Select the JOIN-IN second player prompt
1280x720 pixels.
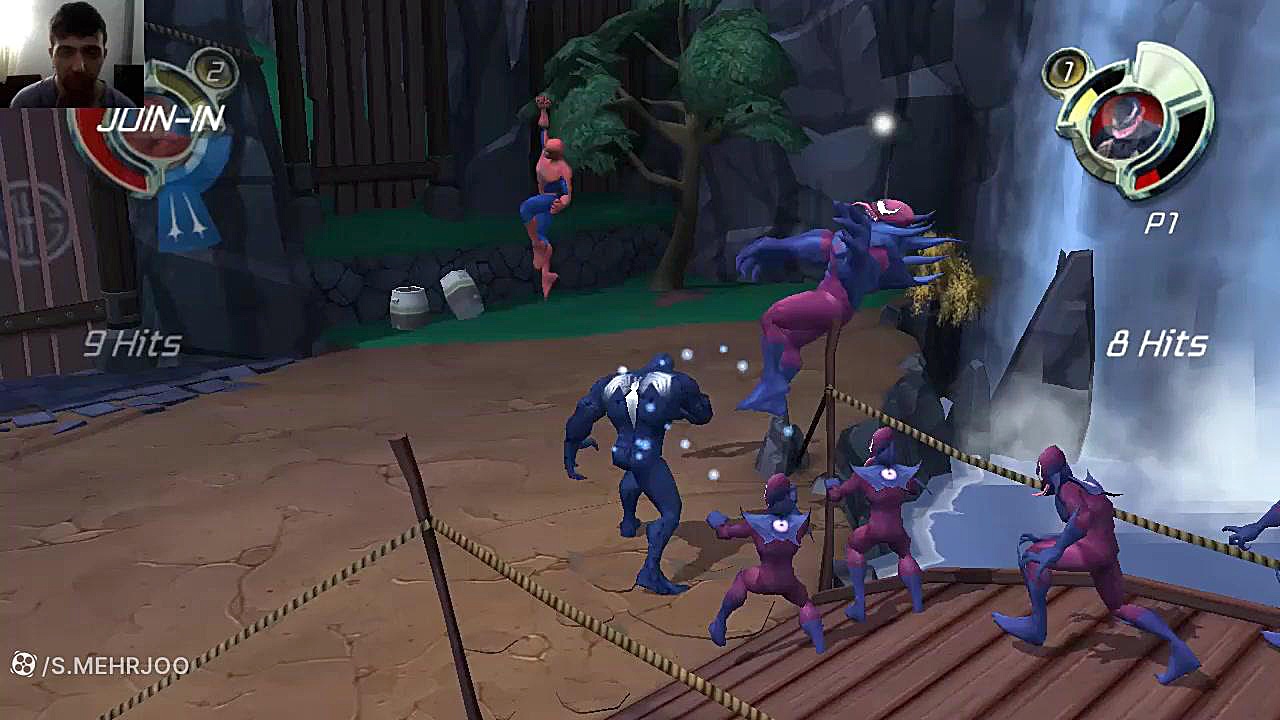pos(160,121)
